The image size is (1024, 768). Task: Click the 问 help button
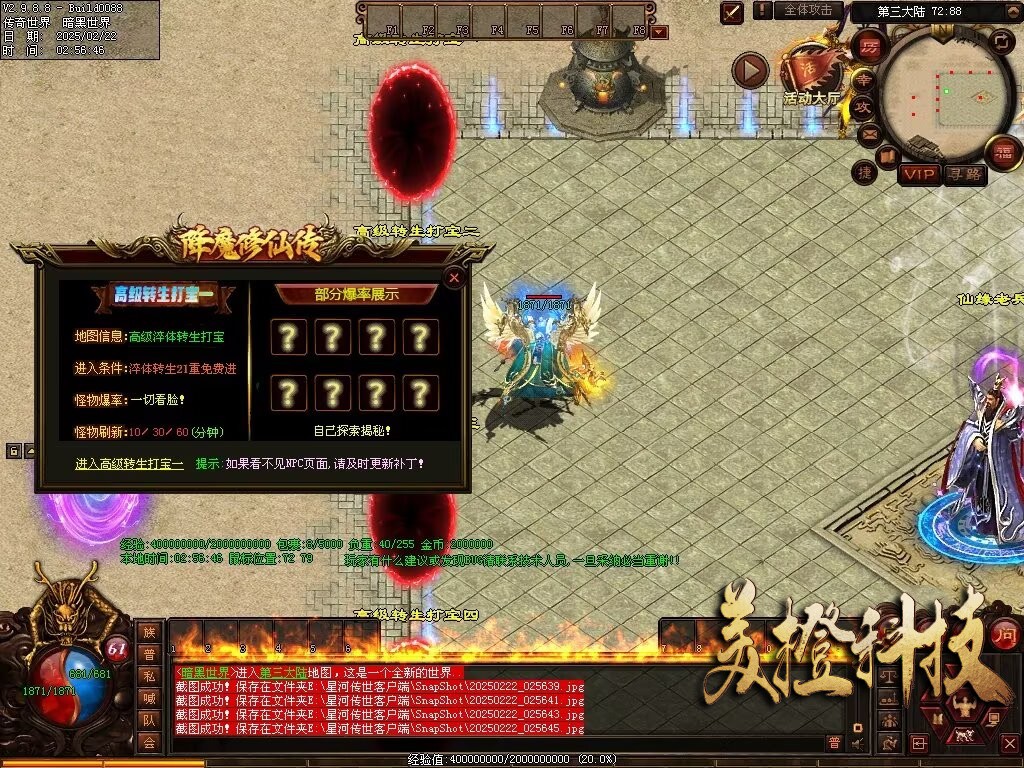pos(1005,634)
